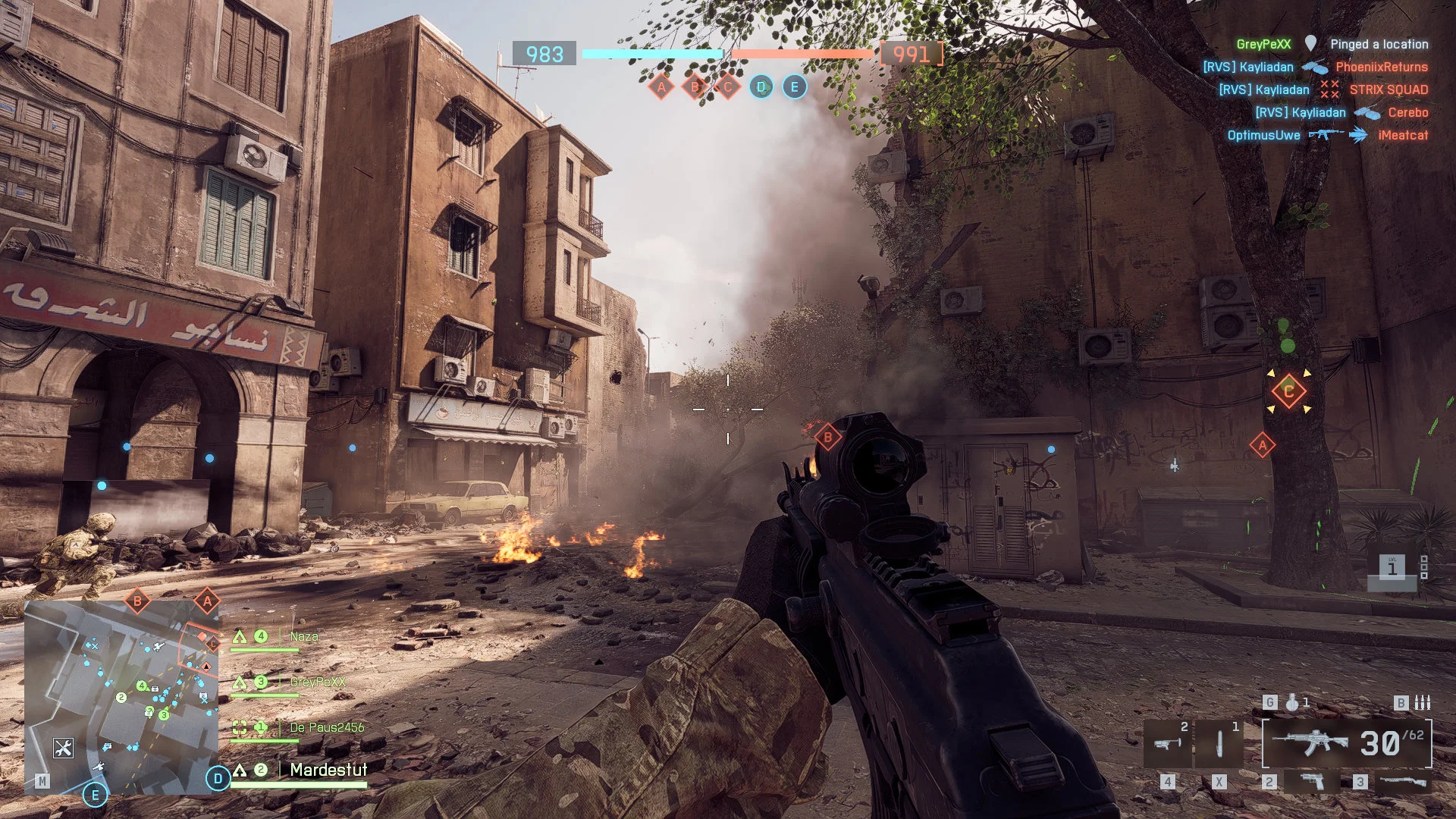
Task: Select objective E marker on the minimap edge
Action: pyautogui.click(x=95, y=795)
